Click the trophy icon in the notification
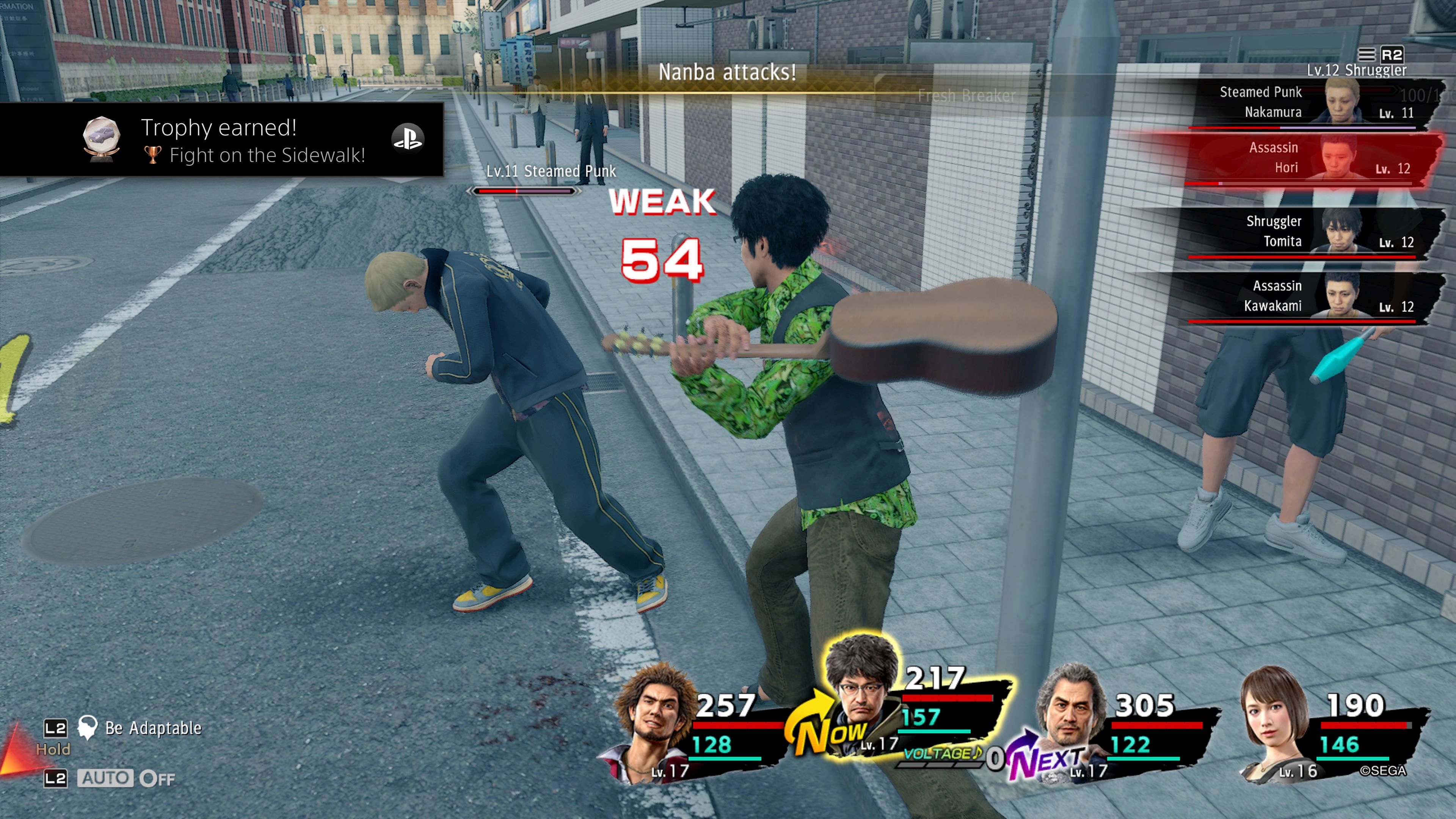 point(101,138)
